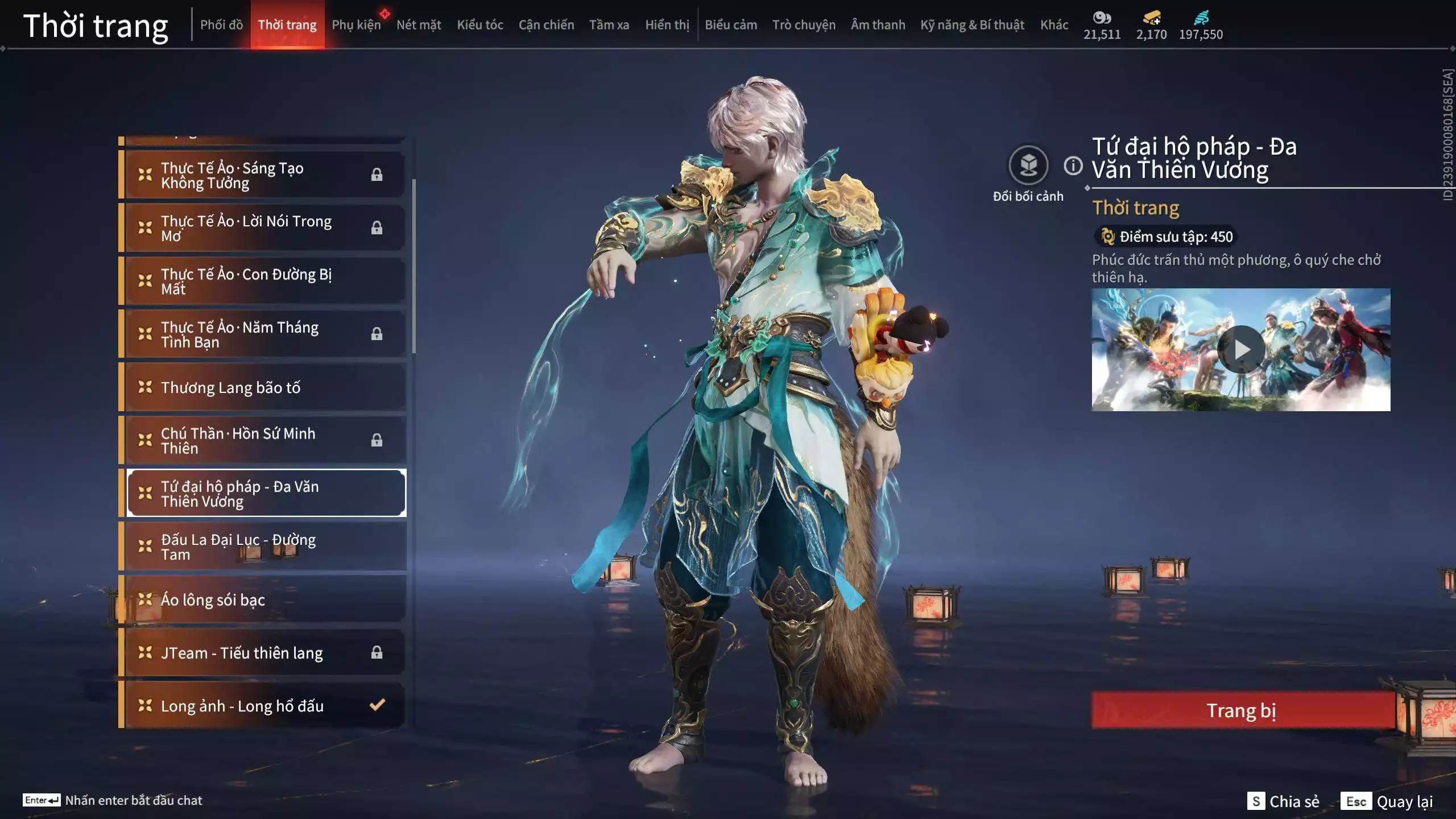Go back with Quay lại
Image resolution: width=1456 pixels, height=819 pixels.
pyautogui.click(x=1388, y=801)
